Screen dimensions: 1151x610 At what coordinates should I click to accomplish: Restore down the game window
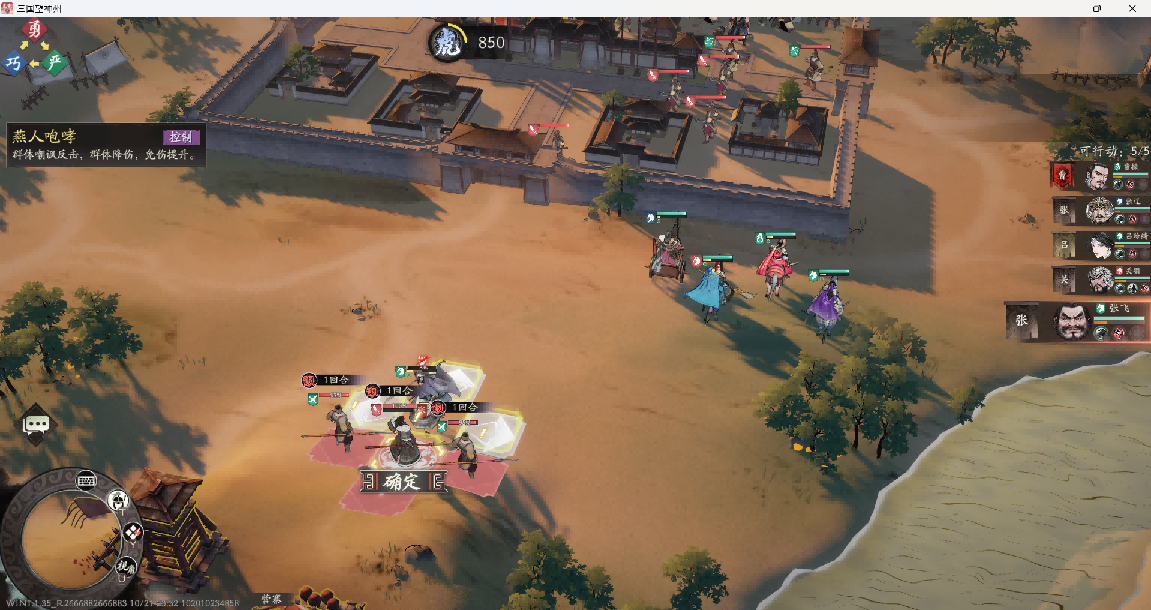tap(1097, 8)
